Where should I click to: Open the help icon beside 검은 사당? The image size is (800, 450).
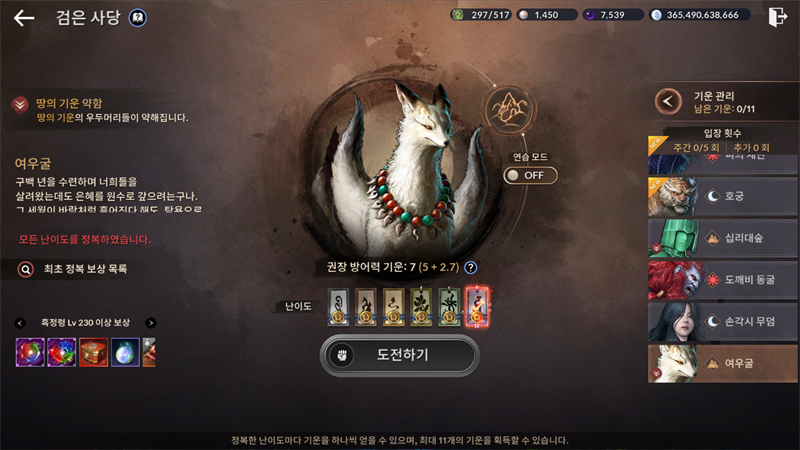pyautogui.click(x=139, y=18)
